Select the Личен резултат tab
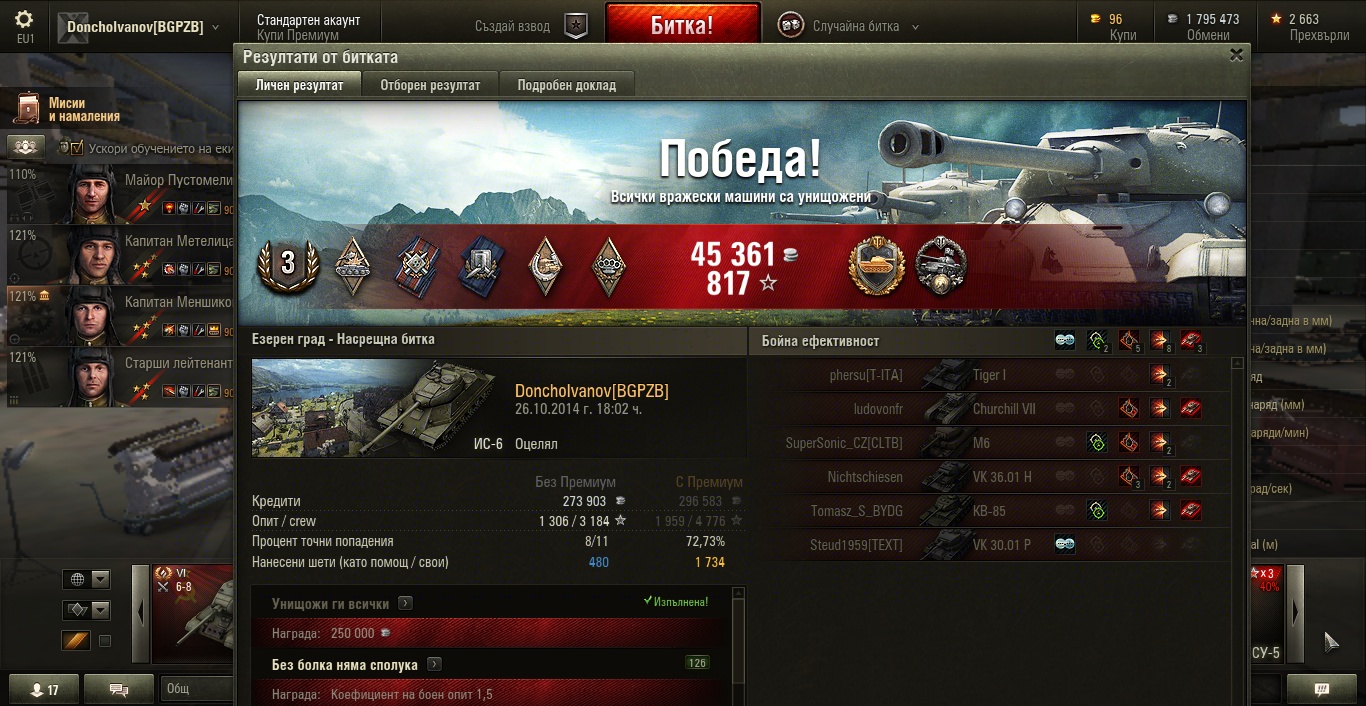 click(299, 85)
